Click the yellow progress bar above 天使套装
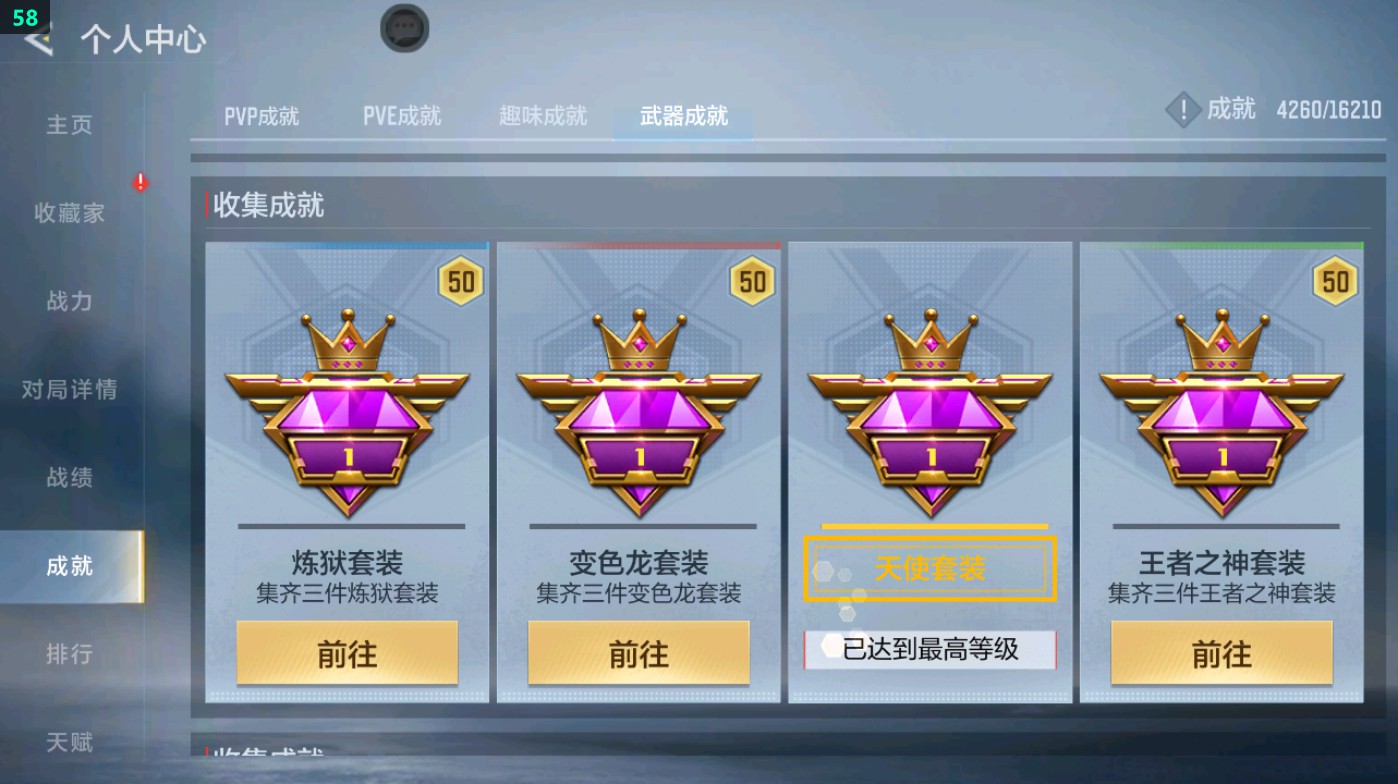 click(931, 527)
